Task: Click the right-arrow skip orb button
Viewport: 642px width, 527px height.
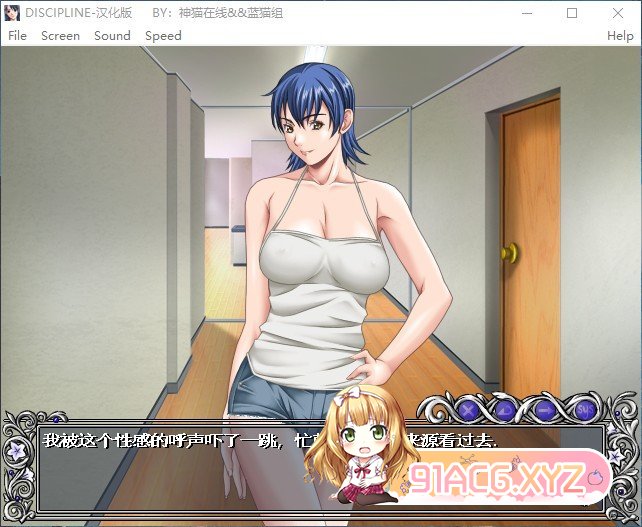Action: [546, 408]
